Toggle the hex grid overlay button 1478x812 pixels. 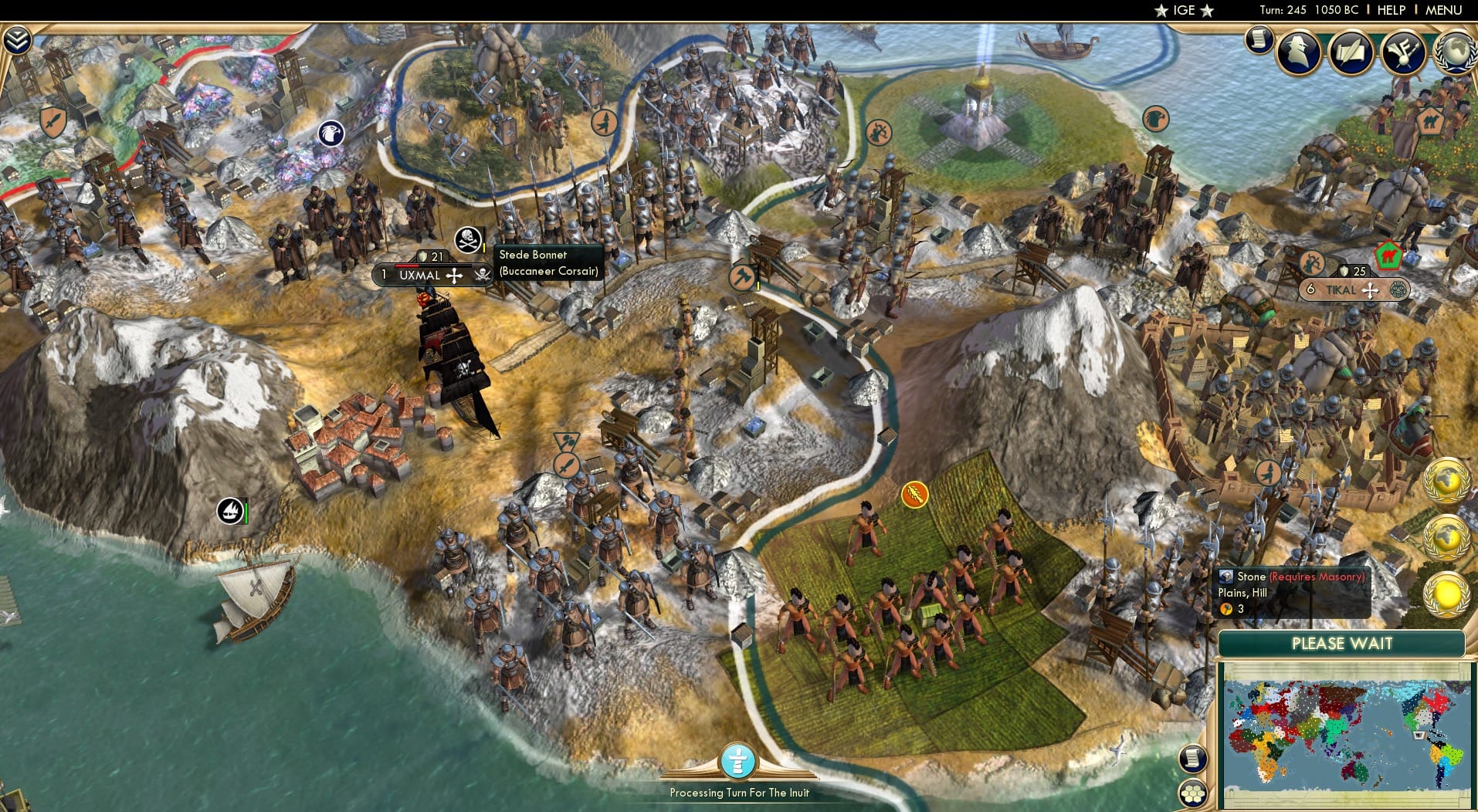pyautogui.click(x=1193, y=793)
